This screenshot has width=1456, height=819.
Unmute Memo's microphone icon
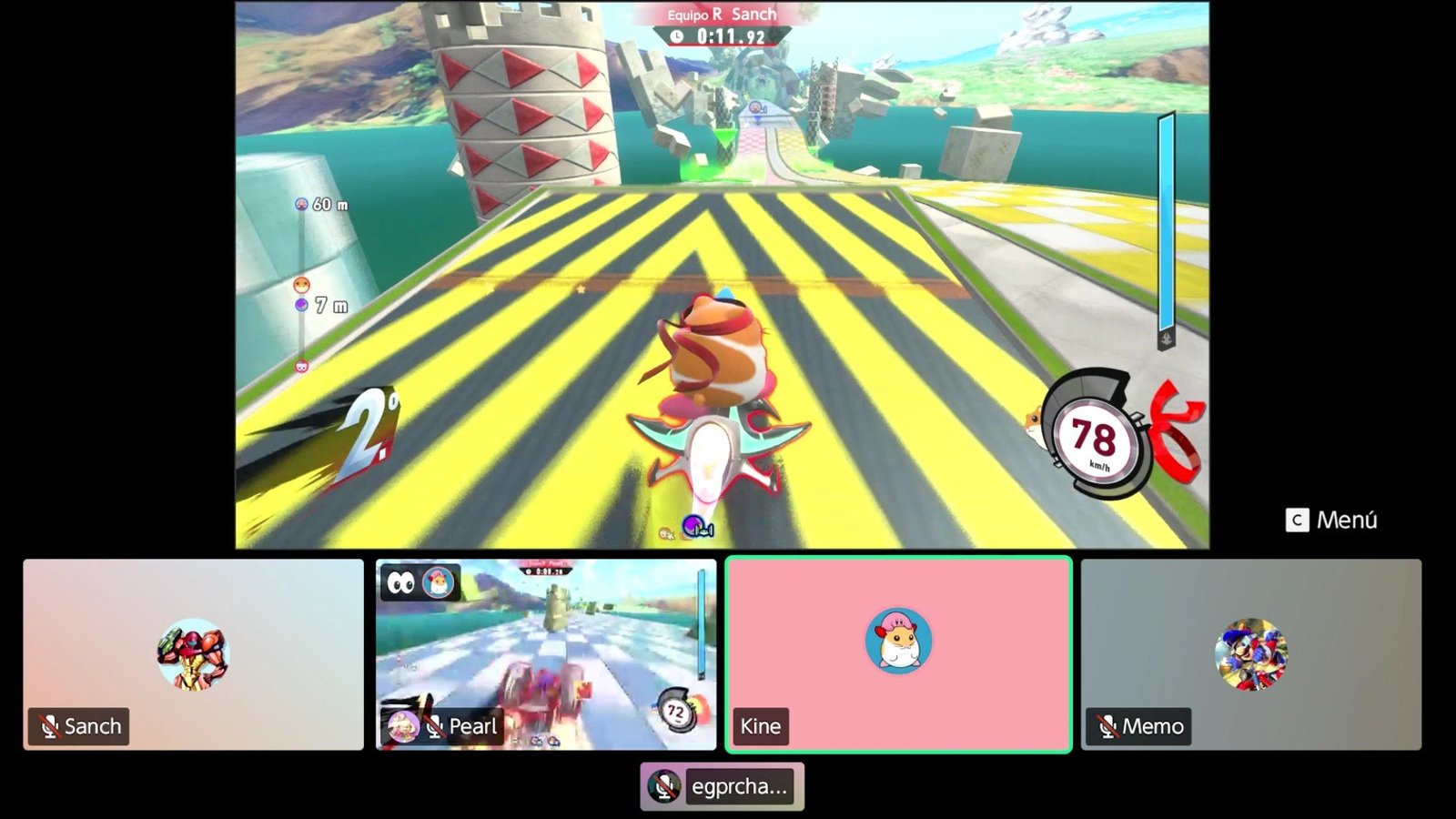(1107, 726)
